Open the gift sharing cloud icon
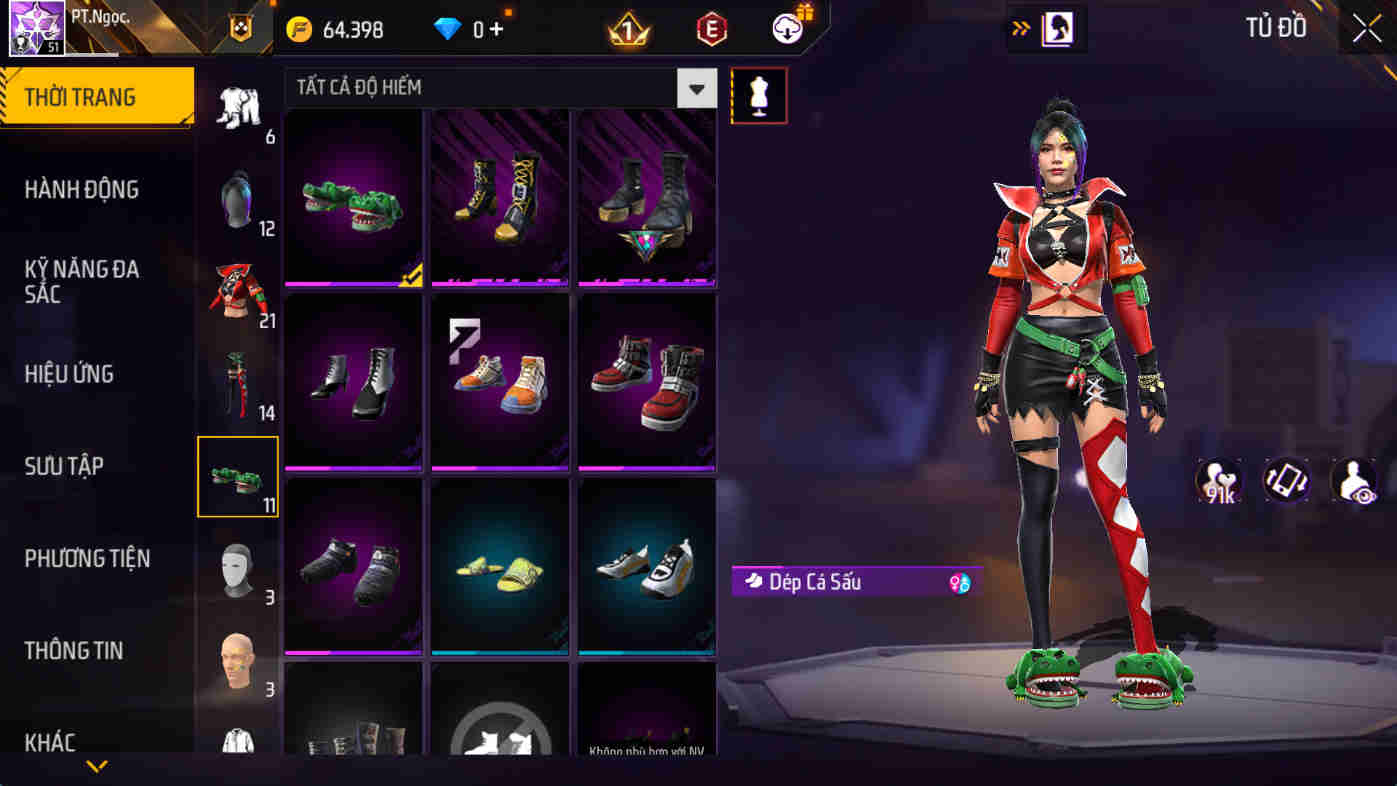1397x786 pixels. tap(788, 27)
